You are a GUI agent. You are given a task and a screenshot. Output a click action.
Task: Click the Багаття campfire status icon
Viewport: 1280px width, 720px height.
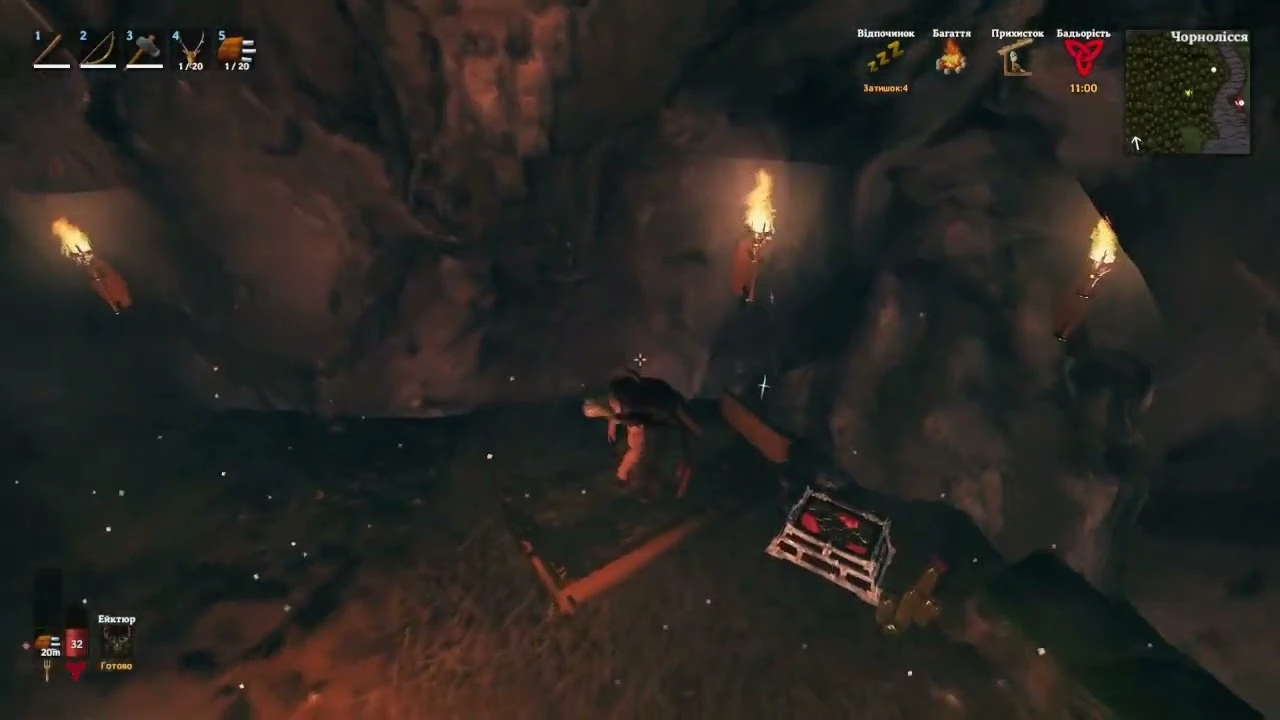(x=950, y=60)
